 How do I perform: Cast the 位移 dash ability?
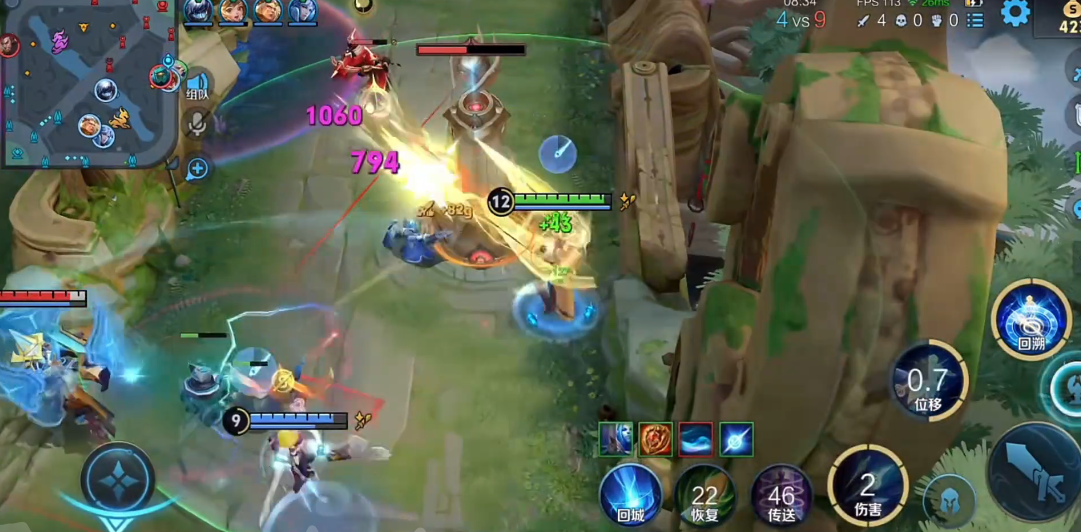(928, 380)
